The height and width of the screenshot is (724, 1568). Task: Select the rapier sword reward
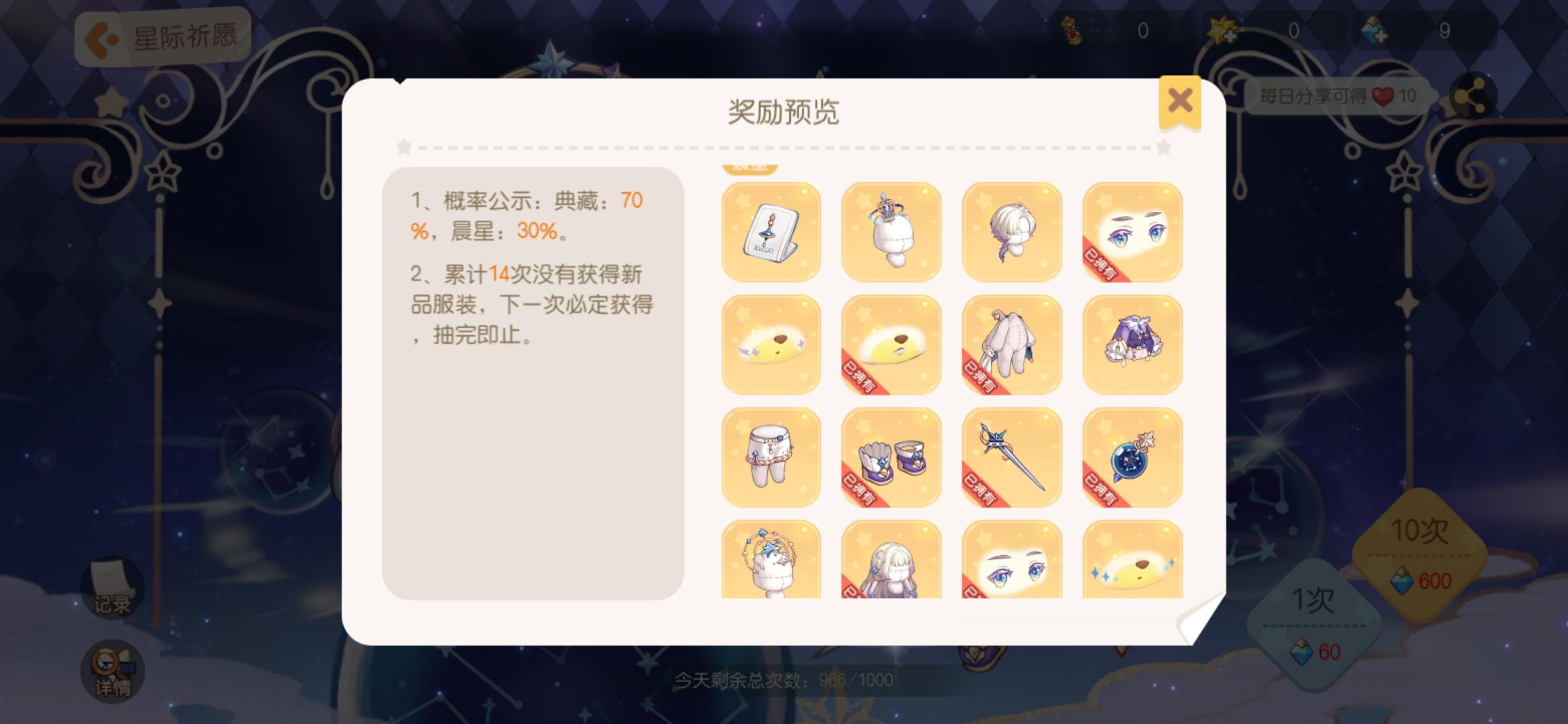pyautogui.click(x=1012, y=458)
